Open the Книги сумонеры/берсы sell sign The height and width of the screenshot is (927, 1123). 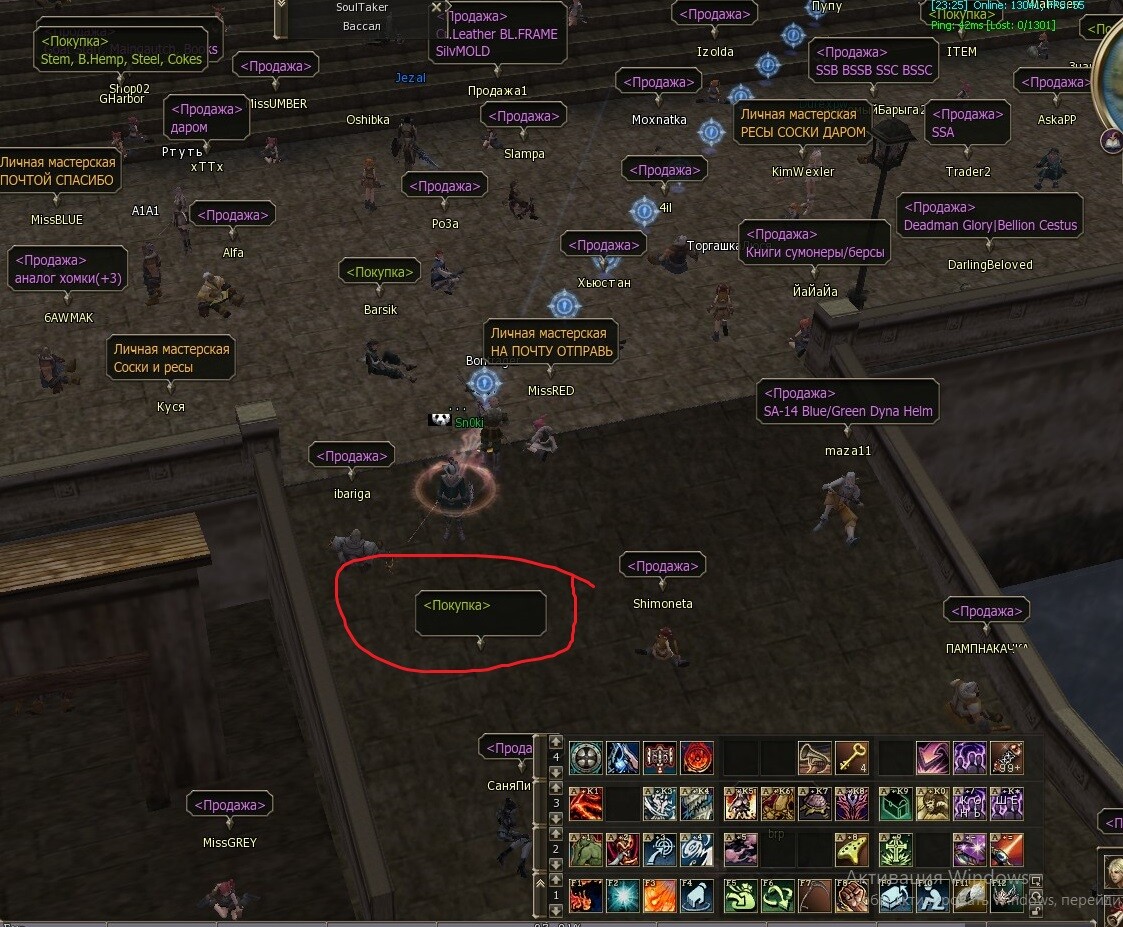(814, 244)
